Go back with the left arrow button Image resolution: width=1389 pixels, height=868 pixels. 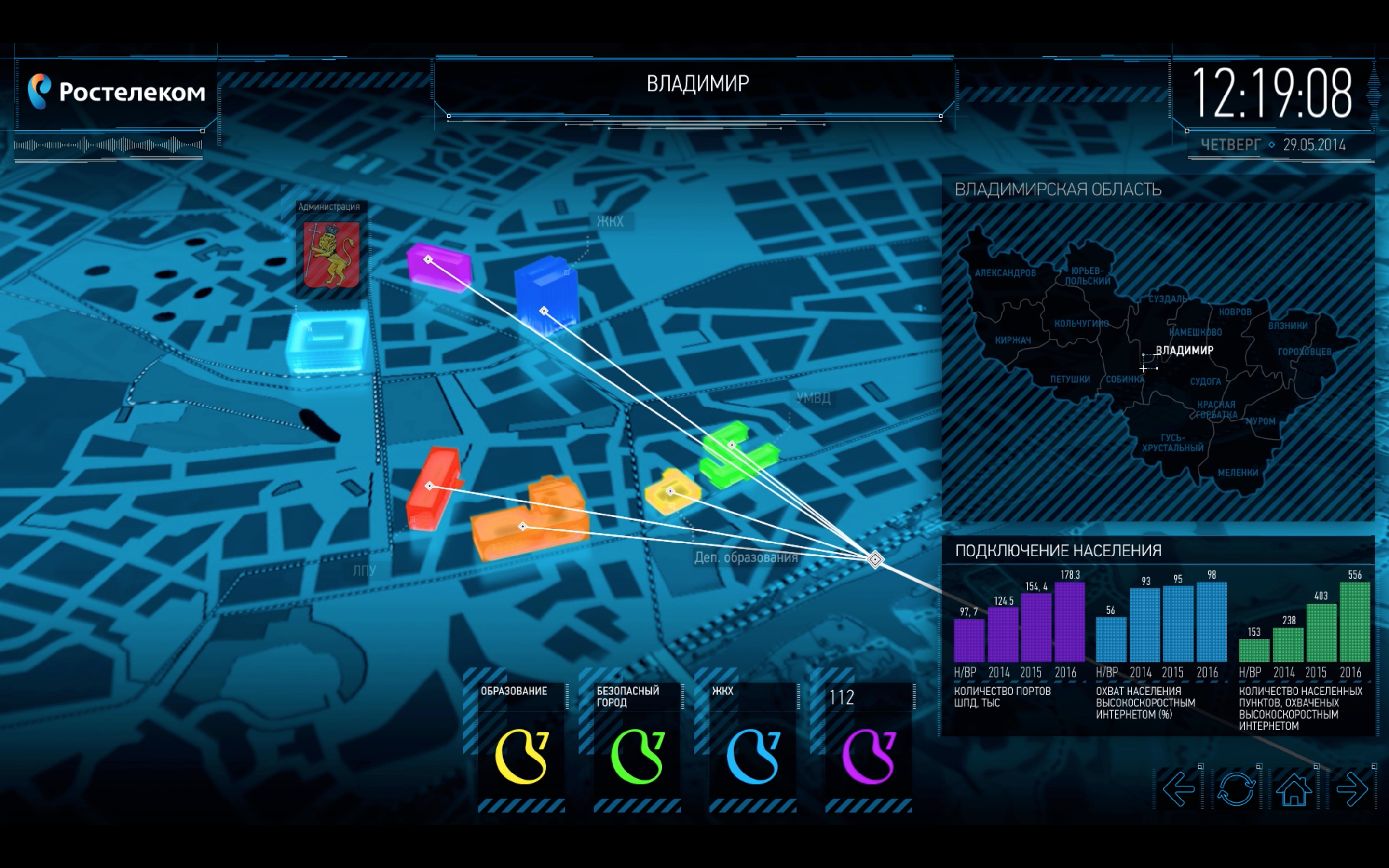click(1178, 789)
